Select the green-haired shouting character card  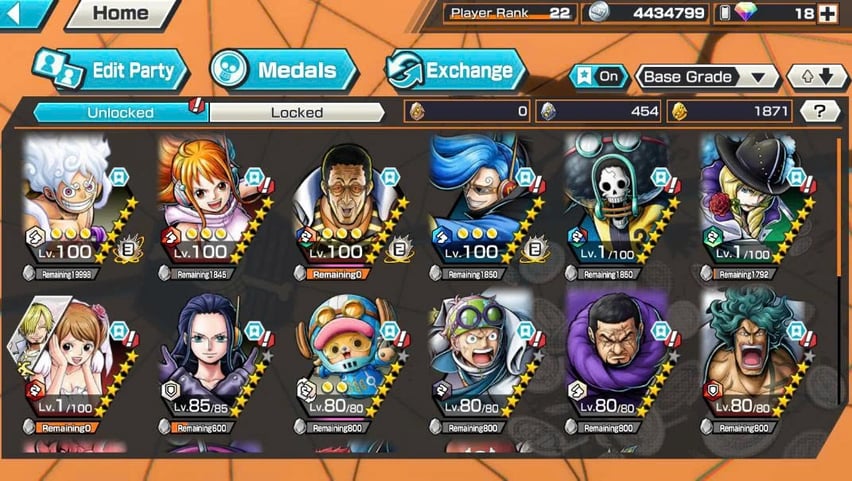coord(753,362)
